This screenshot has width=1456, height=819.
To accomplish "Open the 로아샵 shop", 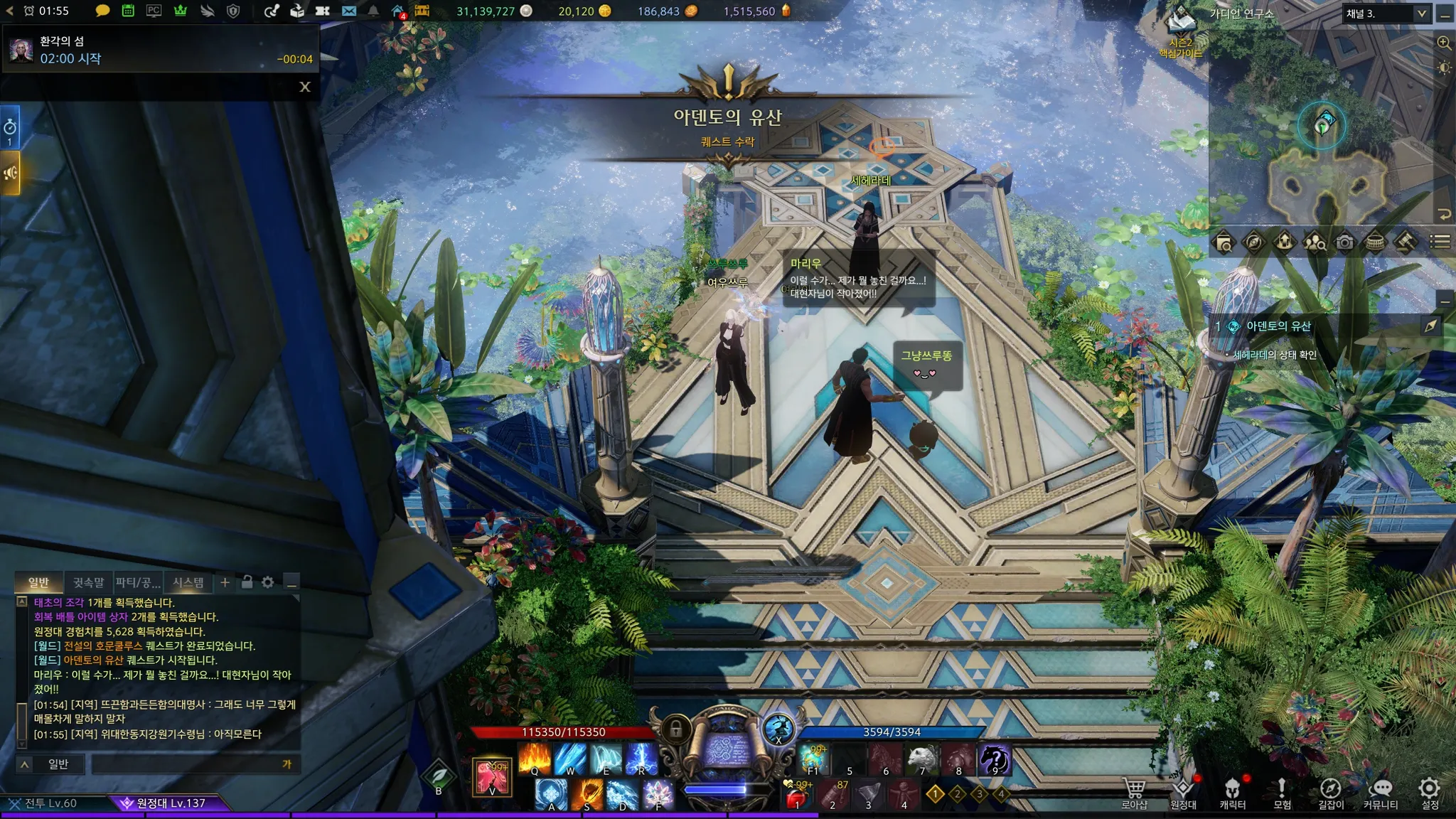I will 1134,793.
